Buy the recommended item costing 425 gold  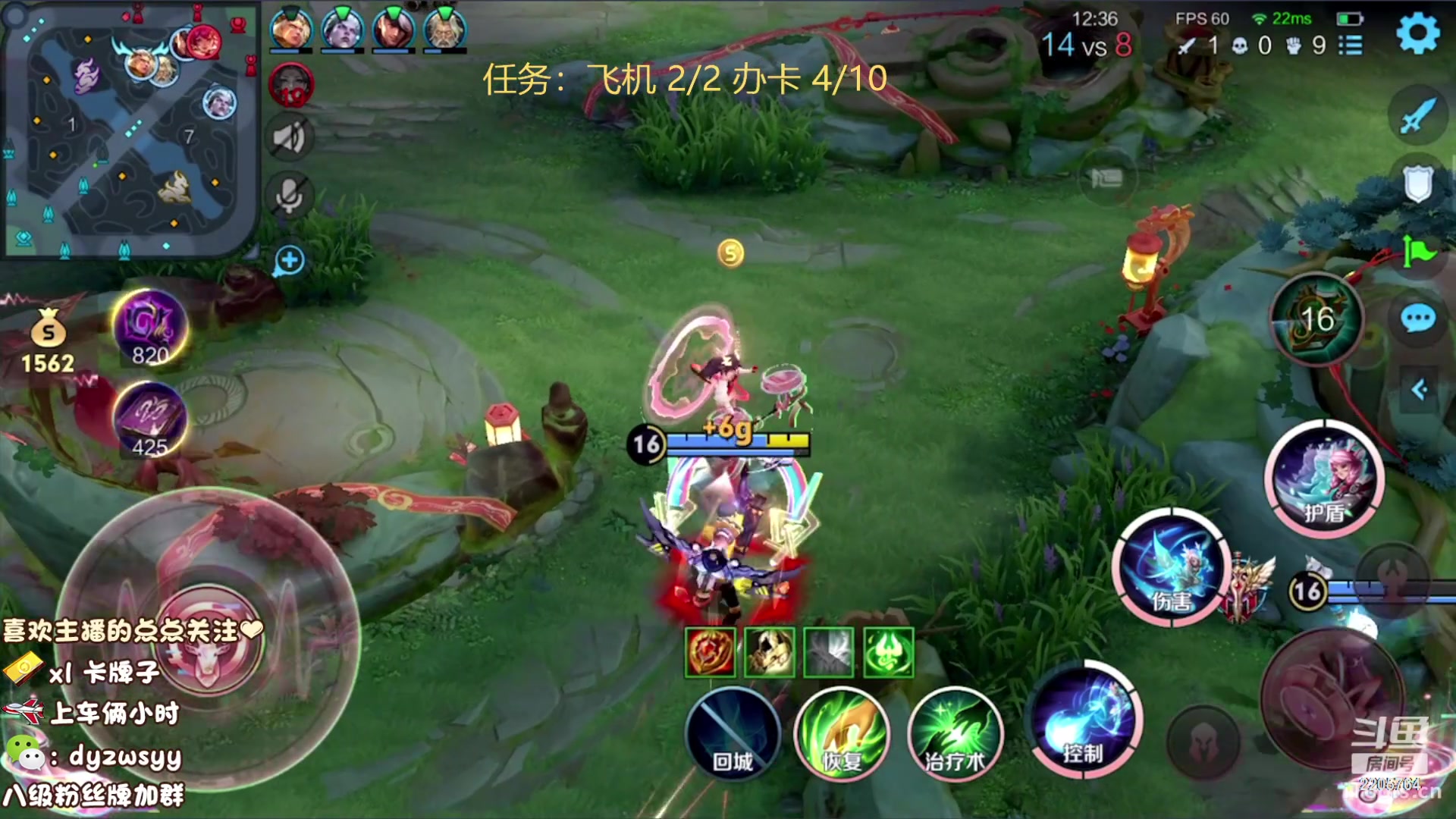point(149,420)
